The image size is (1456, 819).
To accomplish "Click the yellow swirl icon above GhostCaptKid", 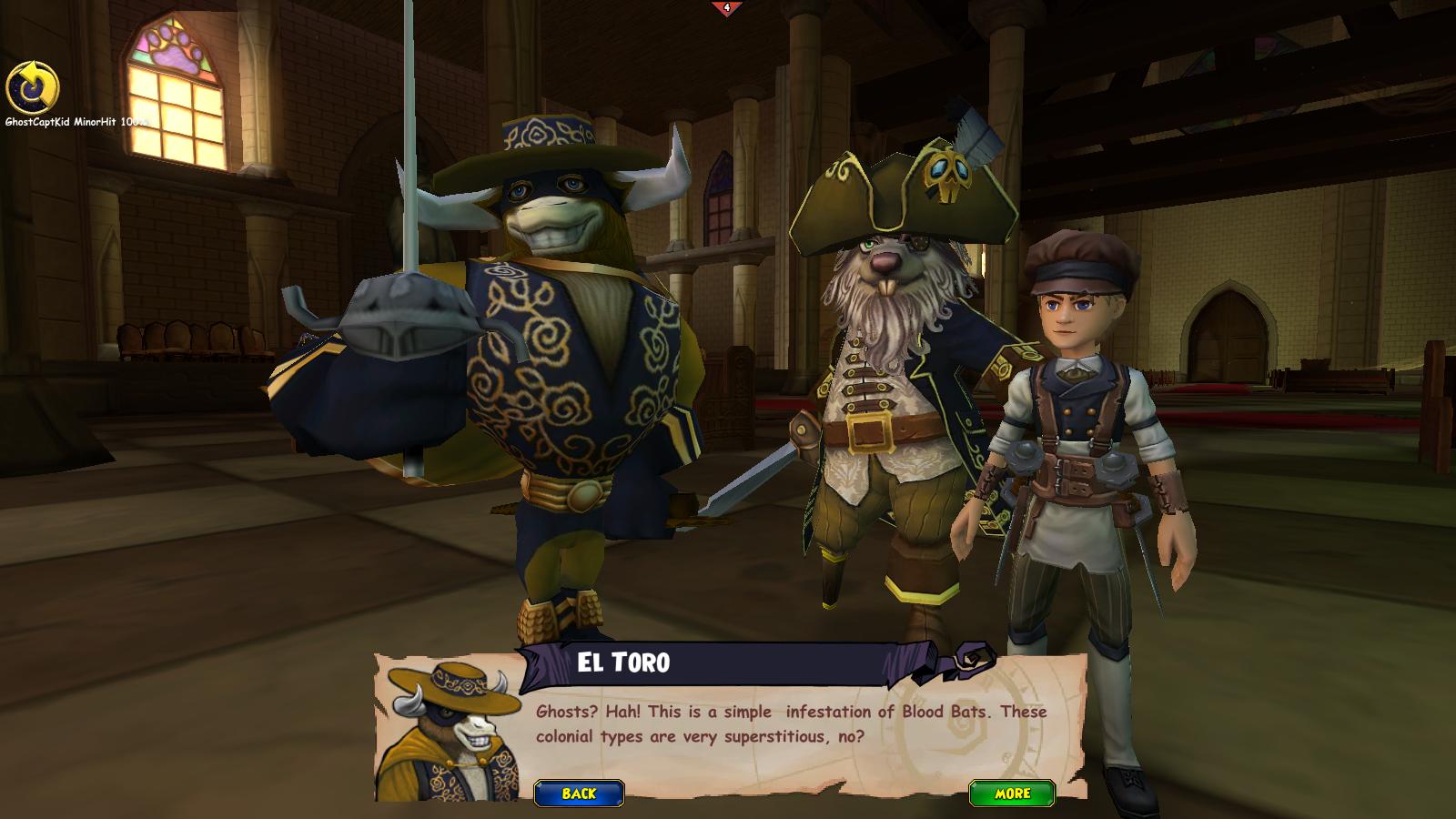I will 33,88.
